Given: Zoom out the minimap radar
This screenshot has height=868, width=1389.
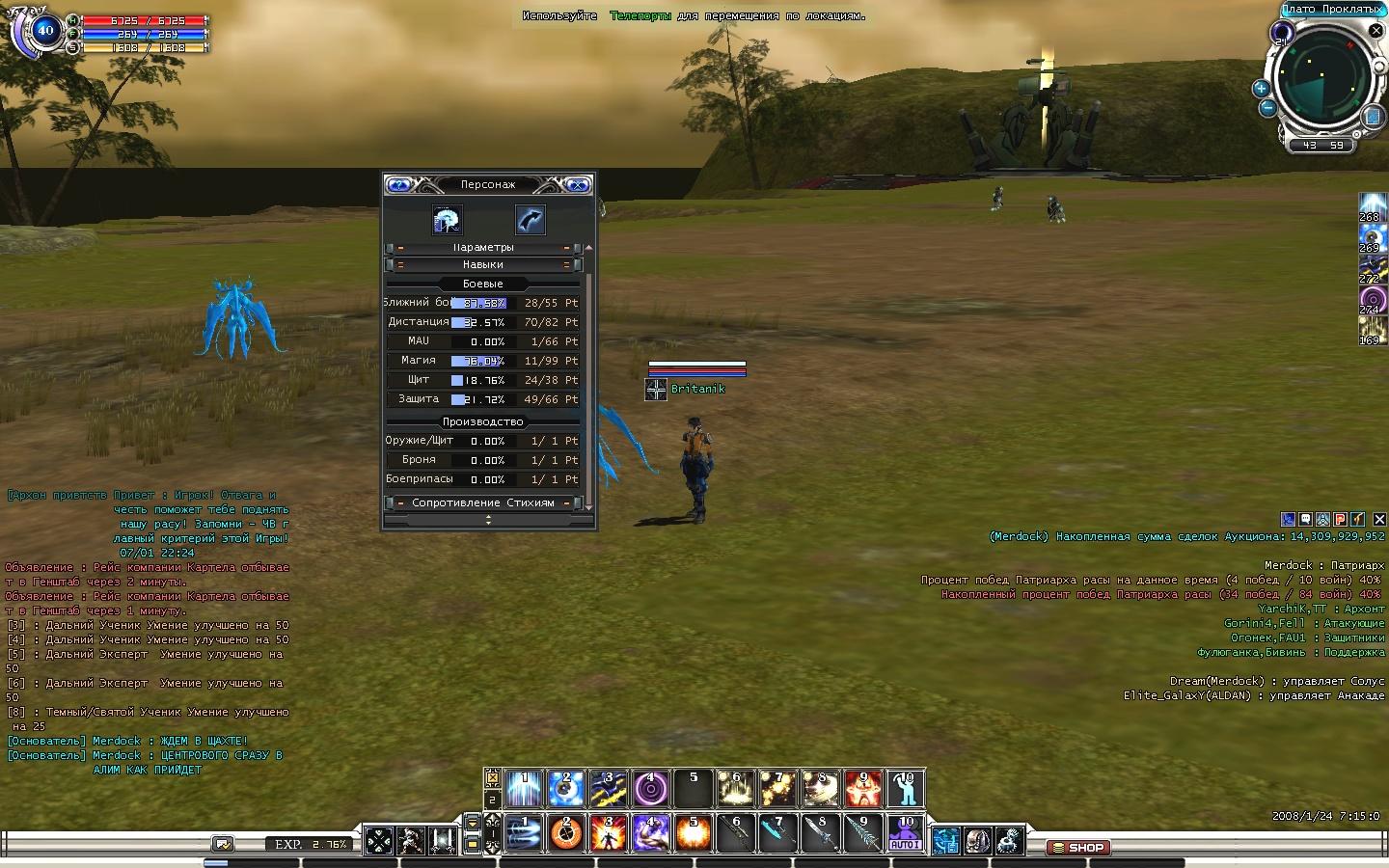Looking at the screenshot, I should click(1268, 108).
